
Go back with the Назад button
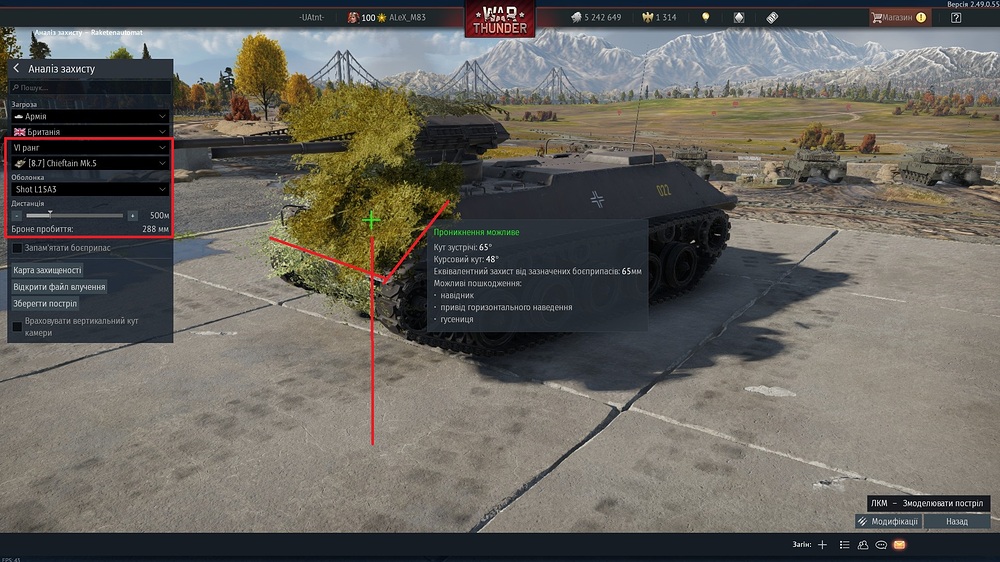(x=956, y=521)
